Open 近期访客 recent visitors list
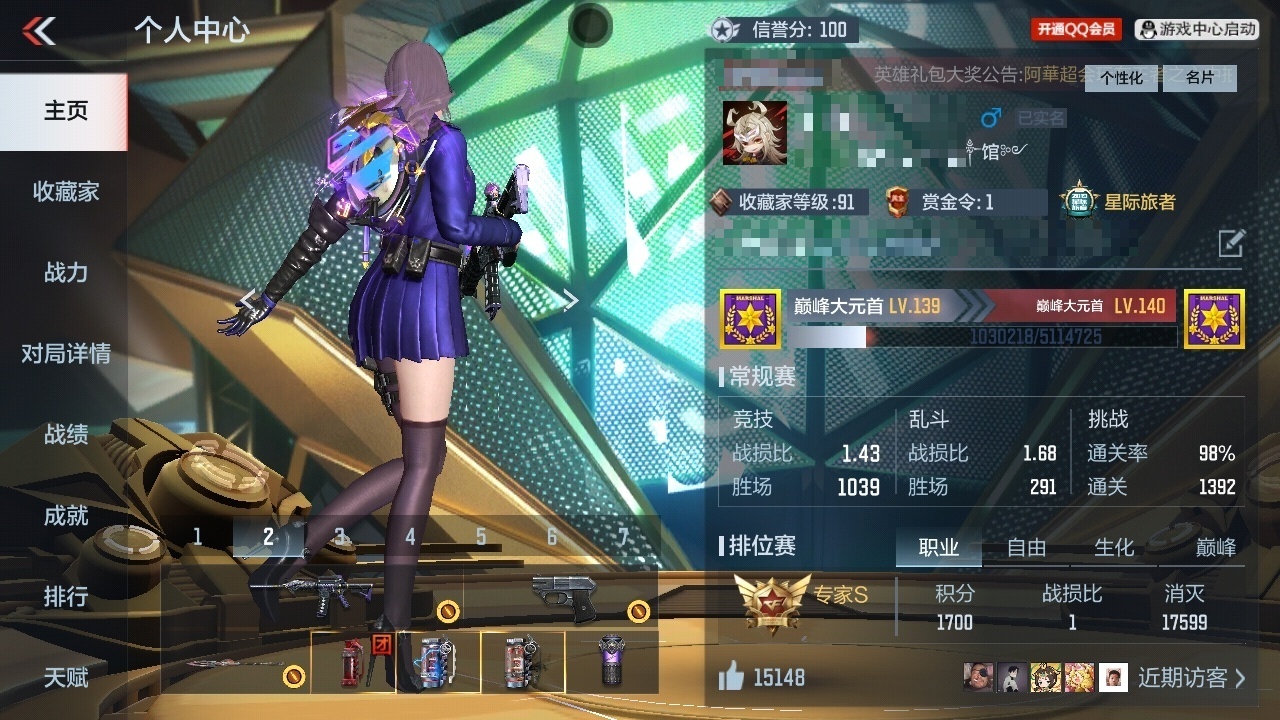 [x=1192, y=678]
